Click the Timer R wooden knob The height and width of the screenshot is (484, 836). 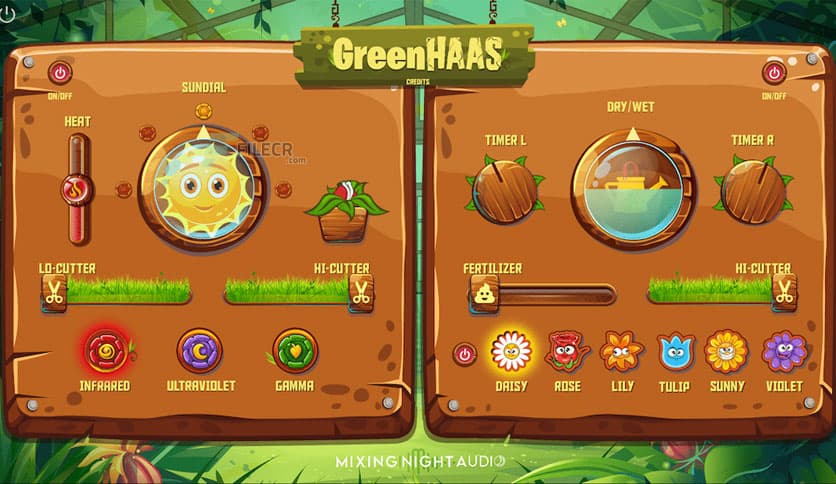[x=752, y=191]
